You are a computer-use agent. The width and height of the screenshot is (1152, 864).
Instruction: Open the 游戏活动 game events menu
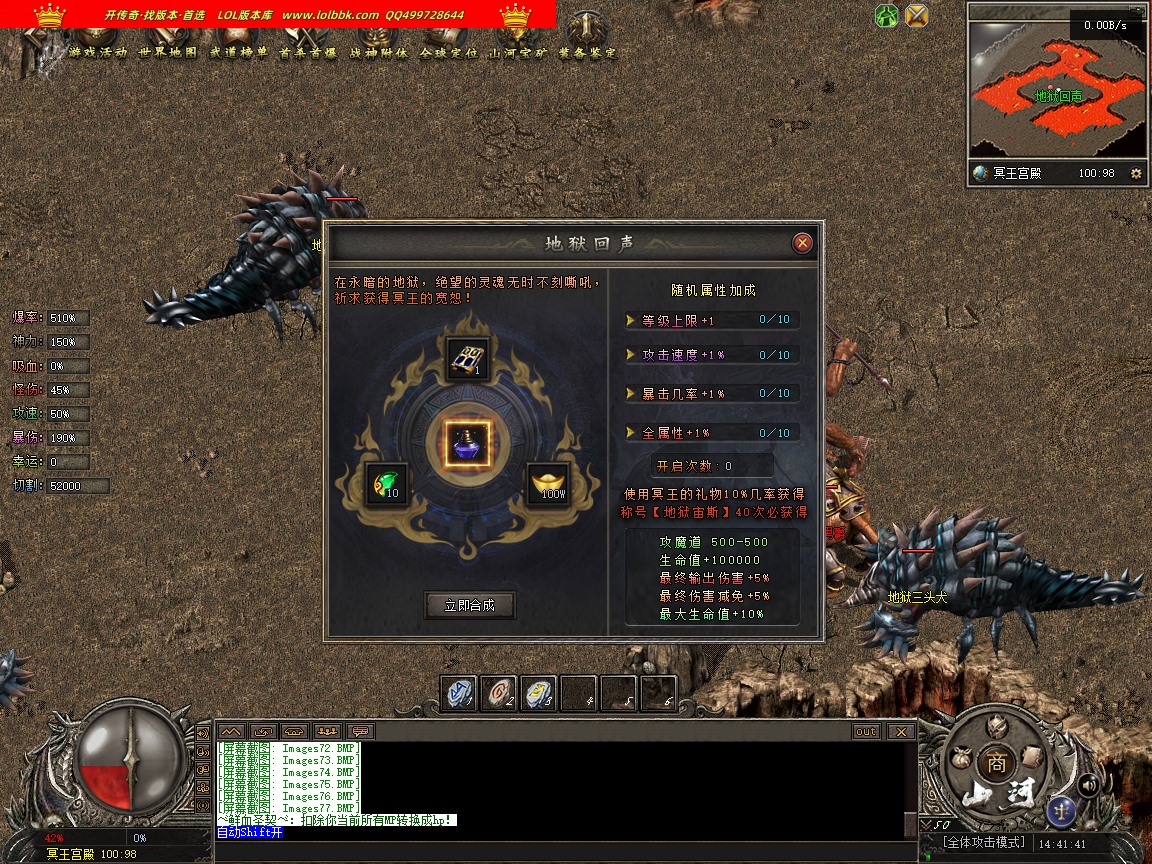pos(98,52)
